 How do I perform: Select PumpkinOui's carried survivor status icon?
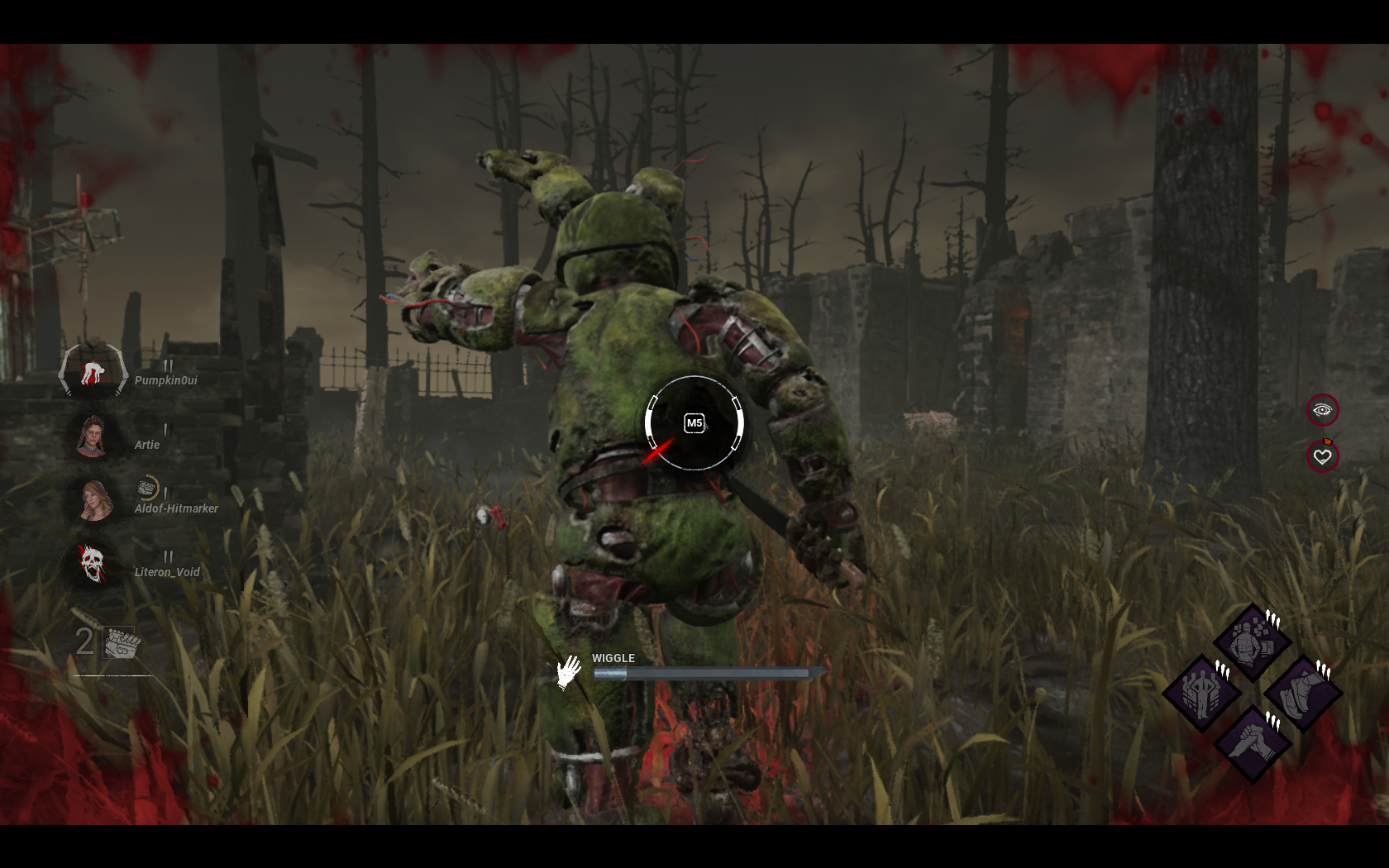(x=93, y=372)
